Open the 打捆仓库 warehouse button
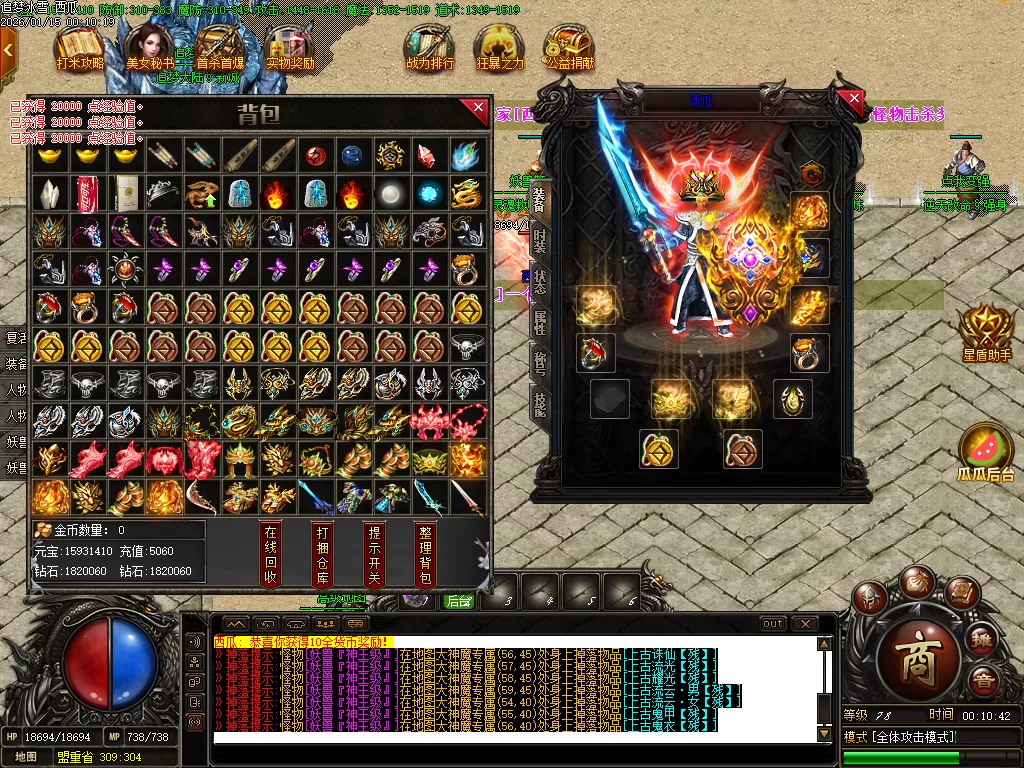1024x768 pixels. [321, 553]
